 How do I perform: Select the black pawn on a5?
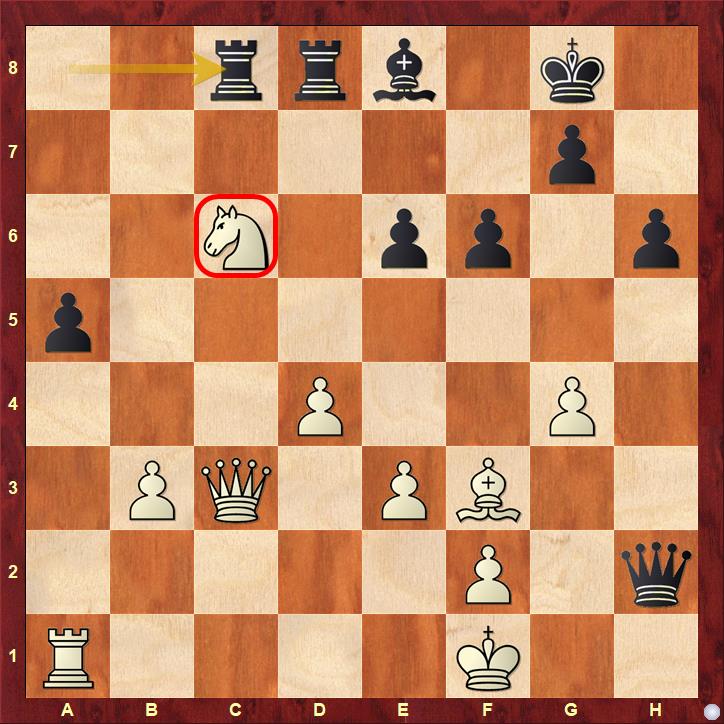68,320
